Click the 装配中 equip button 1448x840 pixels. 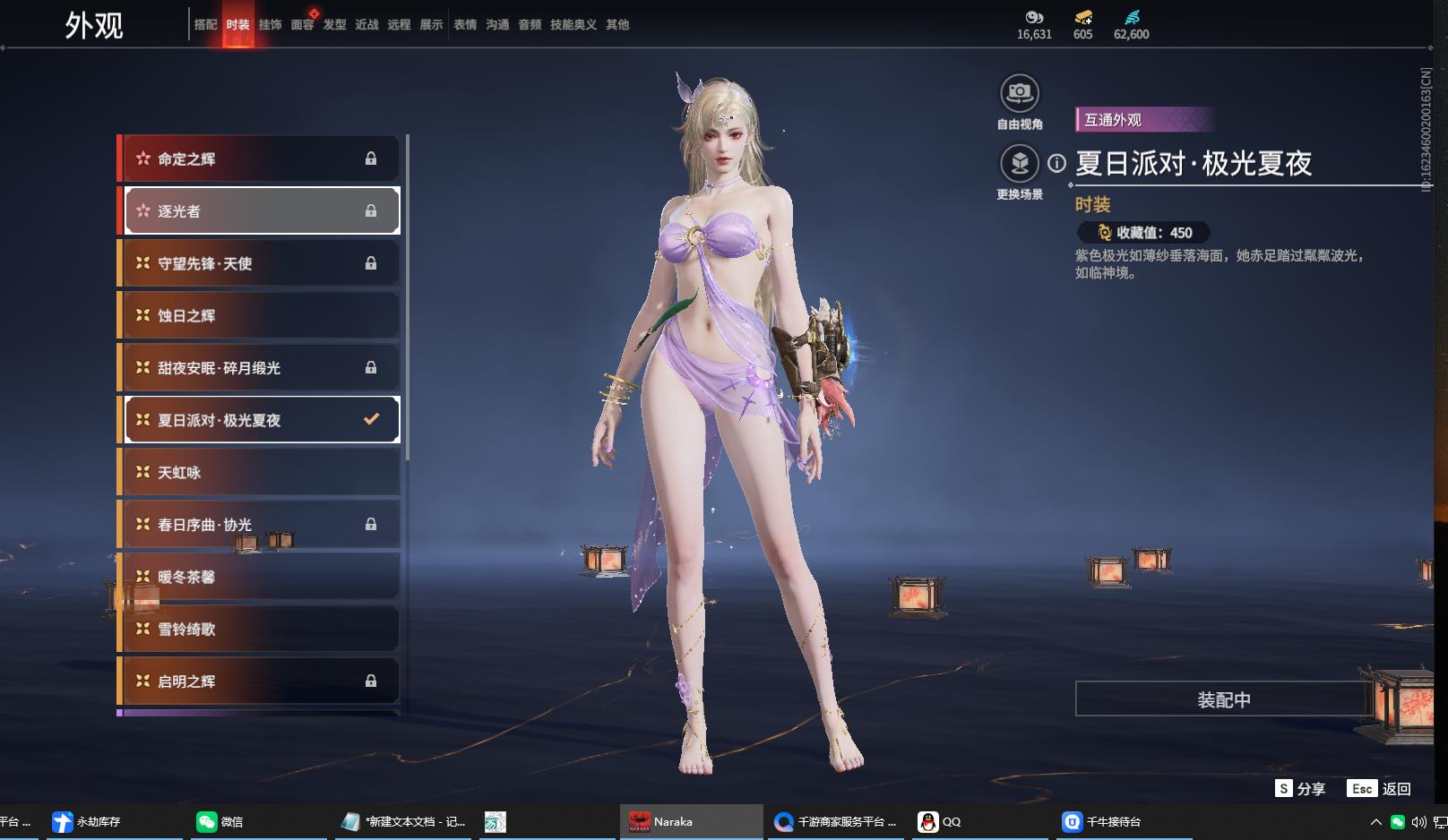tap(1223, 699)
